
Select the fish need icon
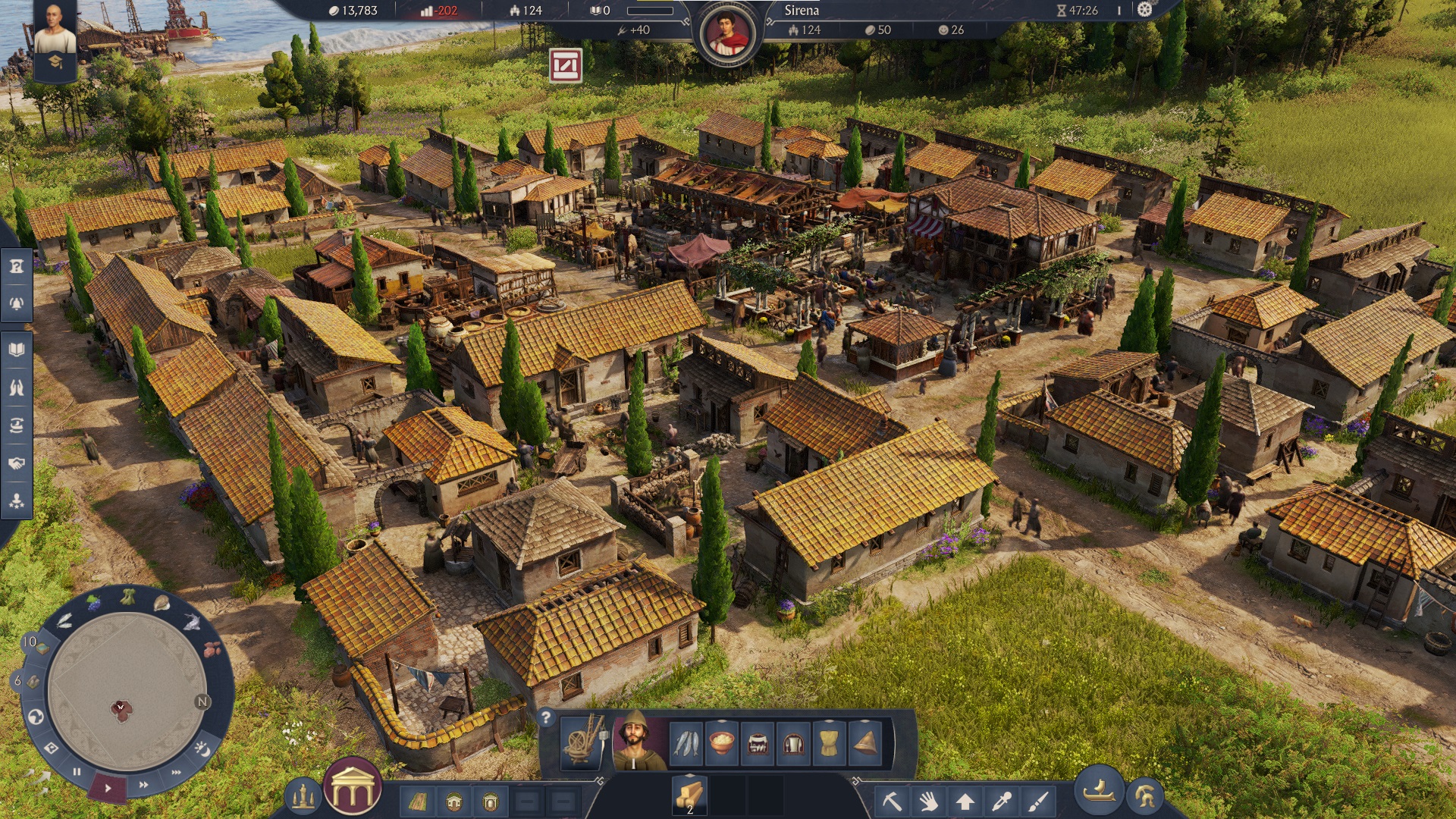[x=687, y=742]
